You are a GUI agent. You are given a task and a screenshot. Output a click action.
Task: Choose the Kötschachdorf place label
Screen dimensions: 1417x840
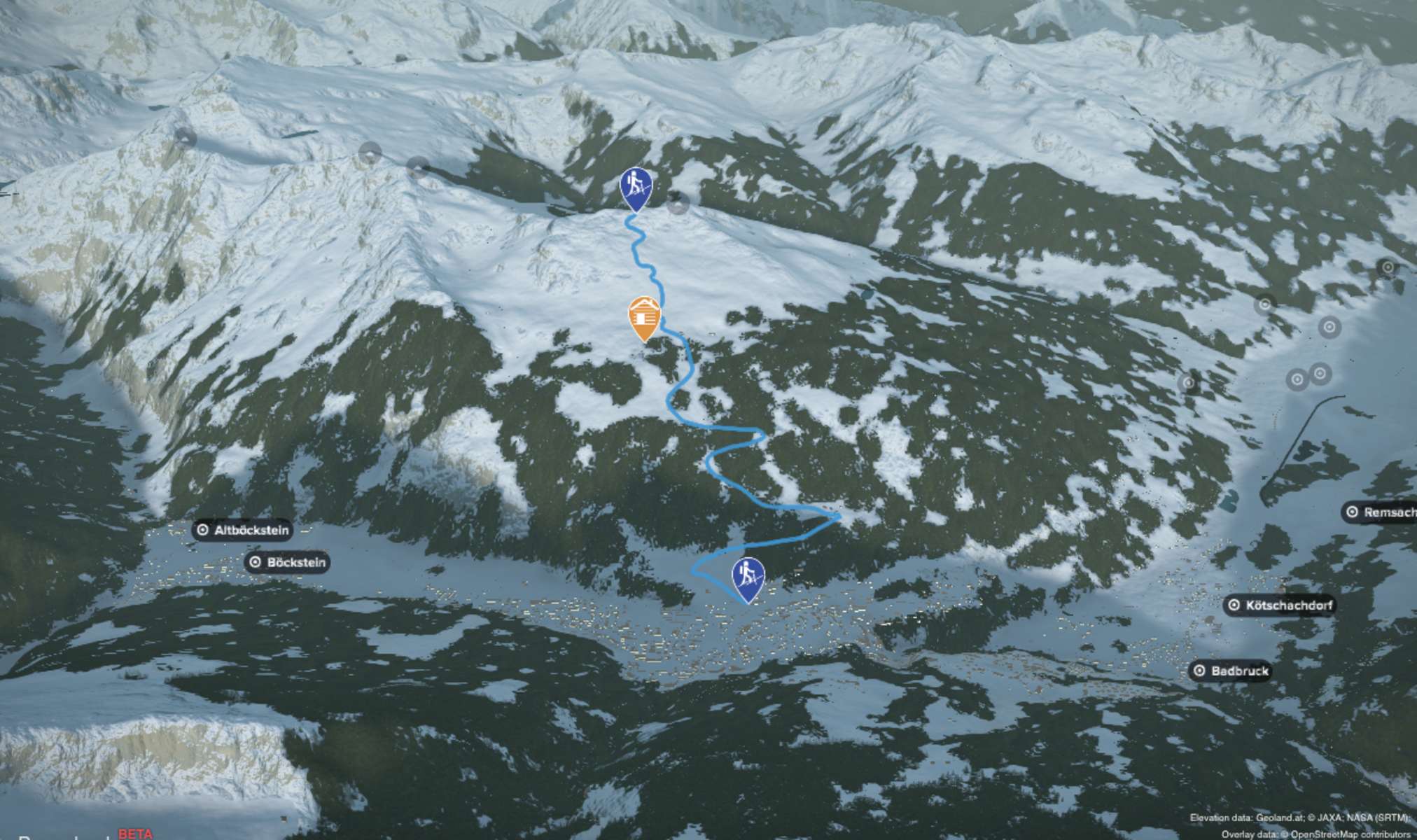click(1280, 605)
